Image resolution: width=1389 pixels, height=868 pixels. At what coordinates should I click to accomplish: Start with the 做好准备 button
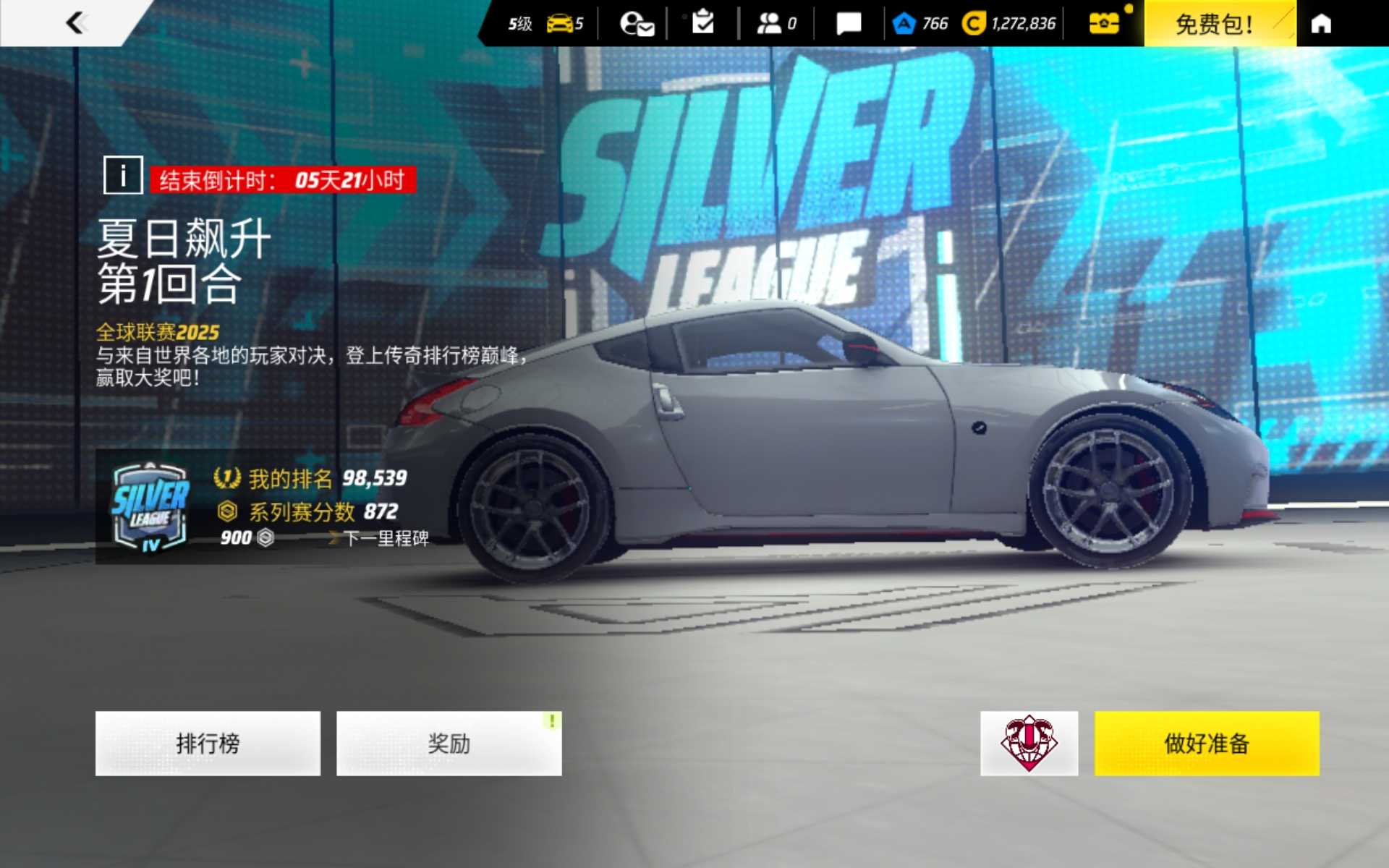click(x=1206, y=743)
